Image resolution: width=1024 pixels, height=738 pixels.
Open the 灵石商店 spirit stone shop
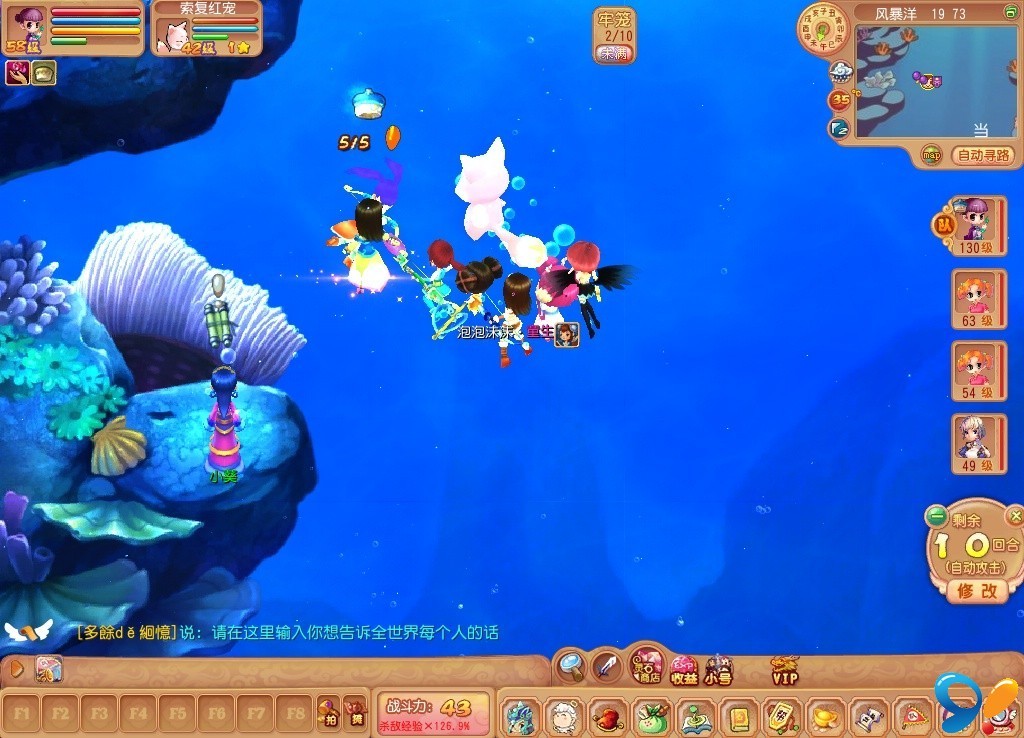[x=648, y=664]
